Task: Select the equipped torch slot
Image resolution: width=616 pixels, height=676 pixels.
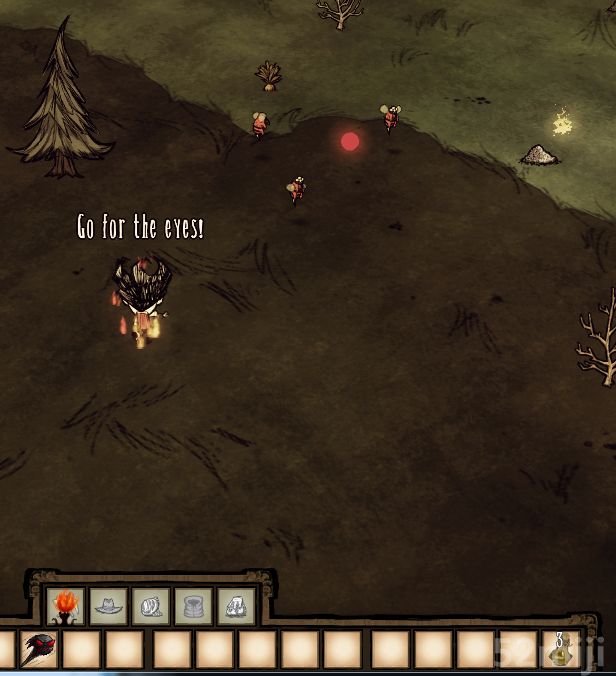Action: click(65, 606)
